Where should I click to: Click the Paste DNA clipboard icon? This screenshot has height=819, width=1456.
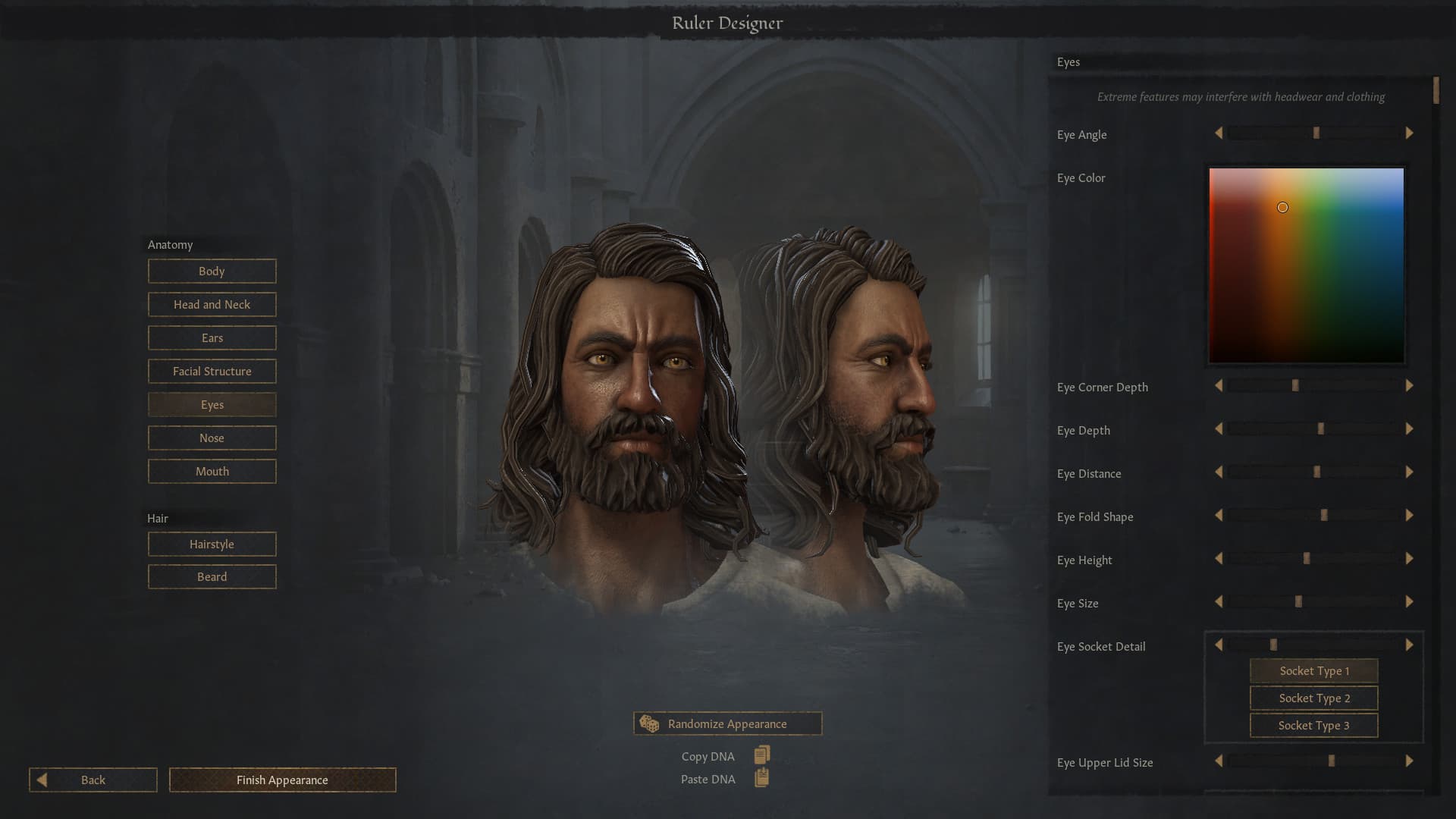point(763,777)
